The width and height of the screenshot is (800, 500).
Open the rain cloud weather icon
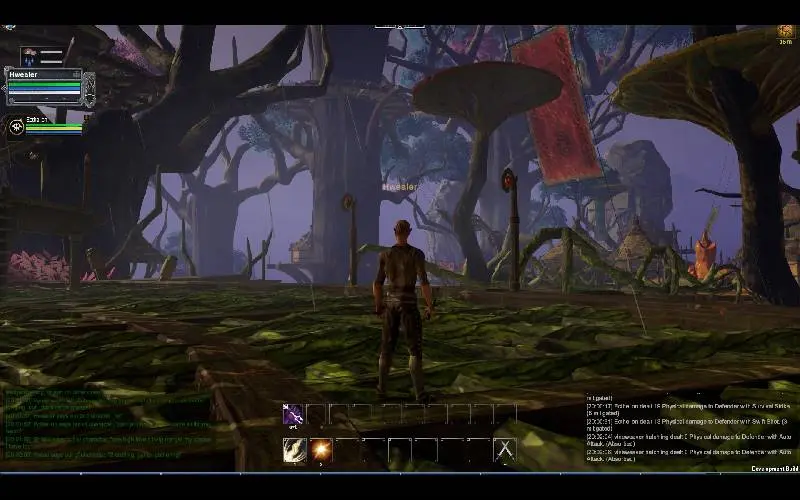coord(29,55)
